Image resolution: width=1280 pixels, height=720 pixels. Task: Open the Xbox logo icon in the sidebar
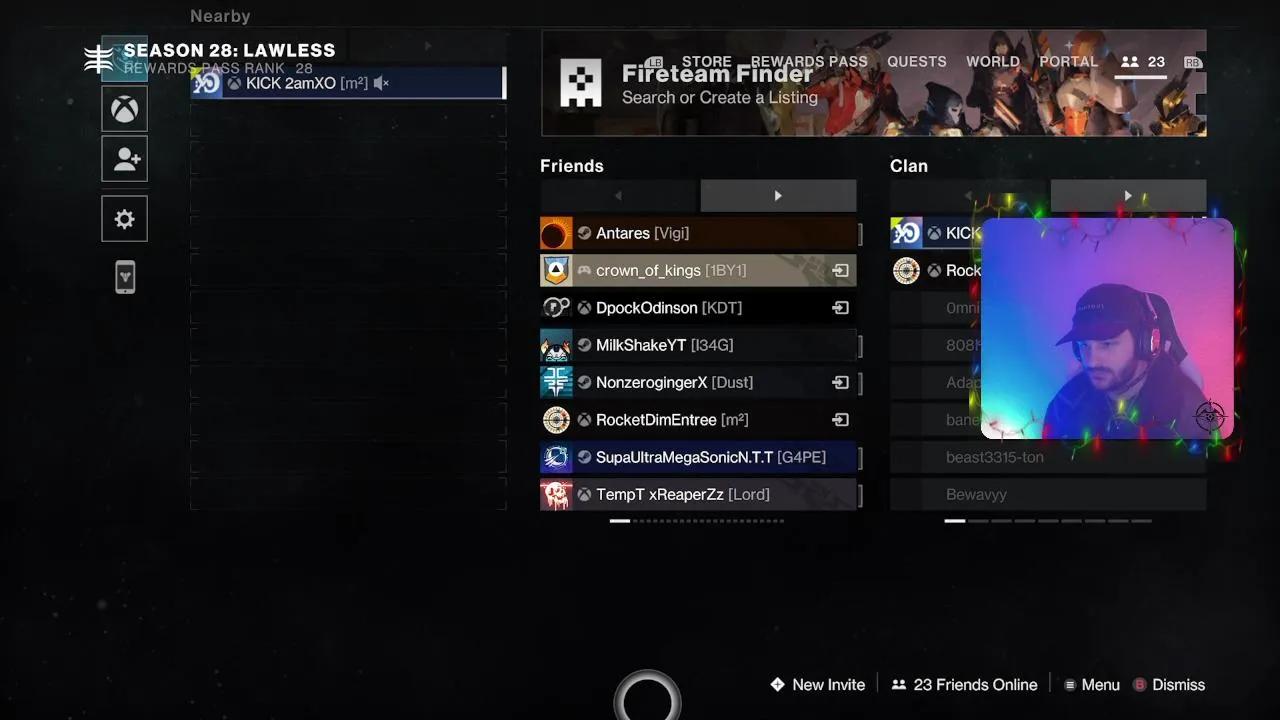coord(124,108)
